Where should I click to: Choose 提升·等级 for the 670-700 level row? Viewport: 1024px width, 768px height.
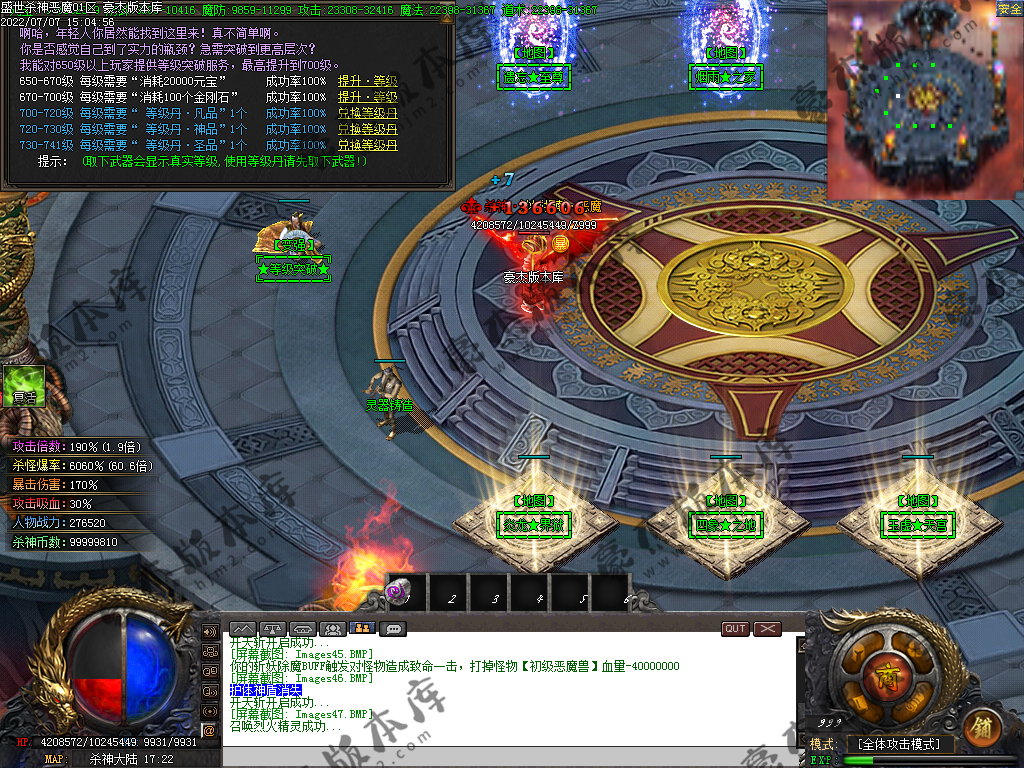point(367,97)
